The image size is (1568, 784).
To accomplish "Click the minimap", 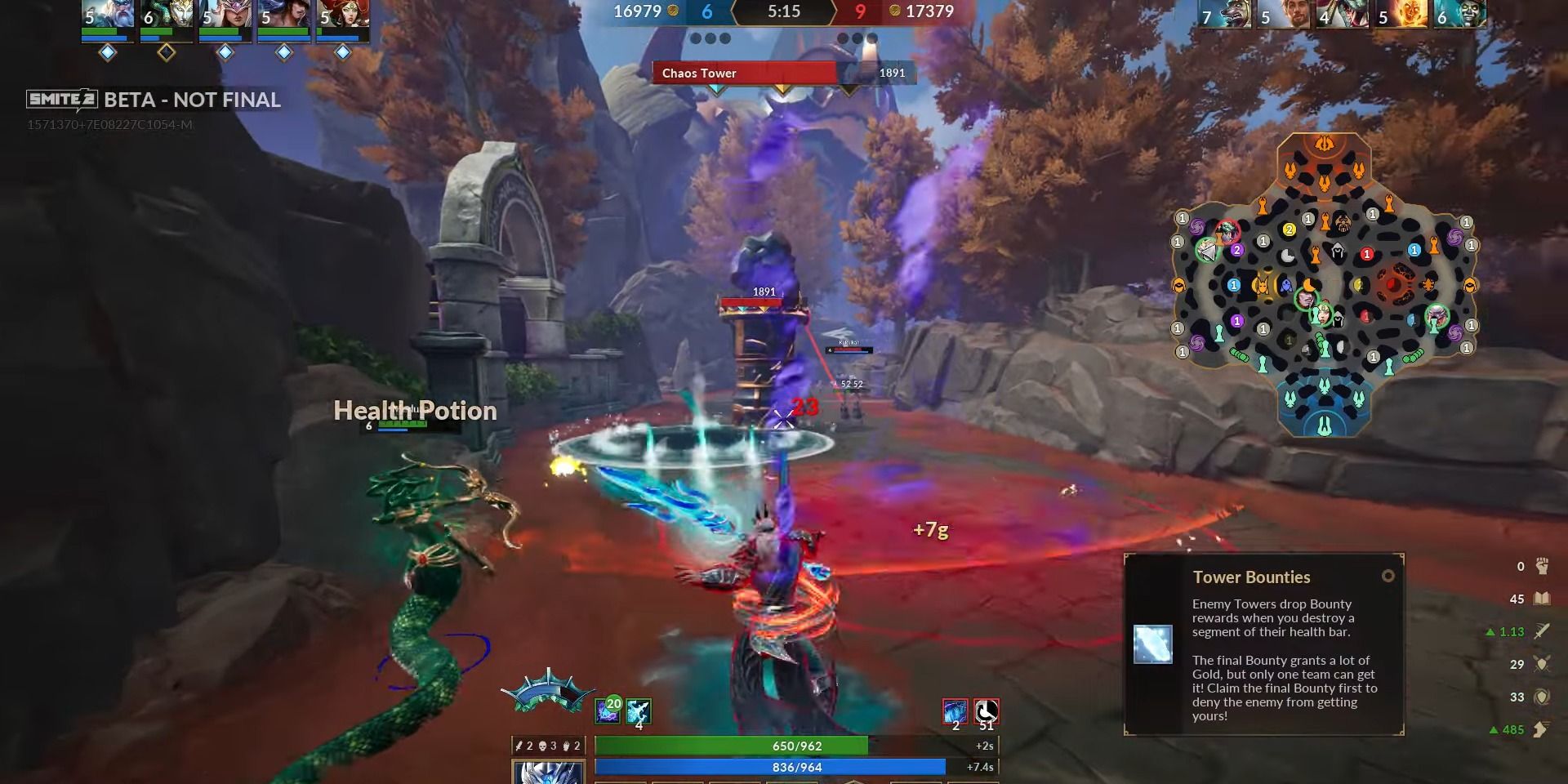I will [x=1324, y=286].
